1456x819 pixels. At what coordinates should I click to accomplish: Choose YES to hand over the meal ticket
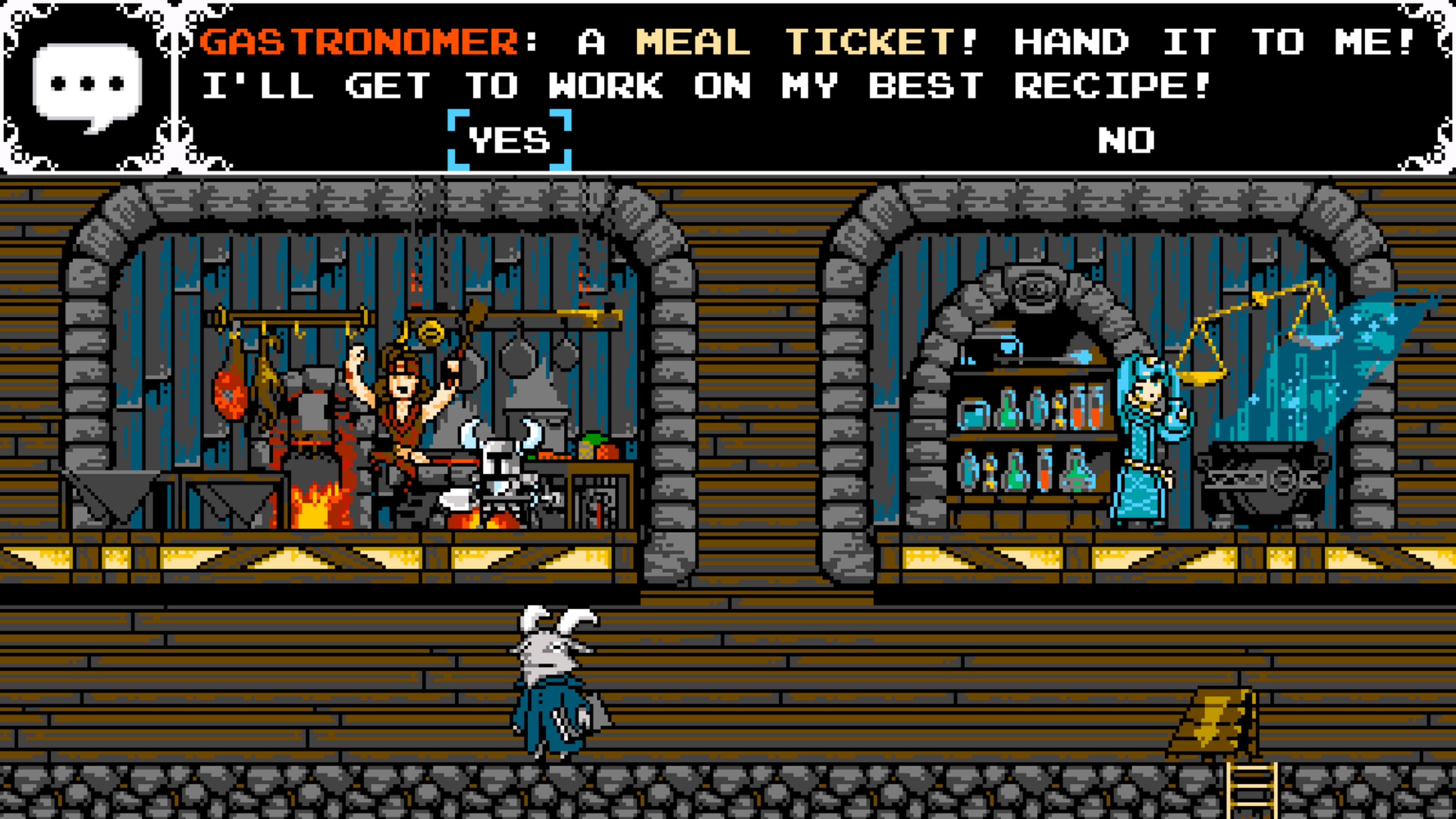[509, 140]
